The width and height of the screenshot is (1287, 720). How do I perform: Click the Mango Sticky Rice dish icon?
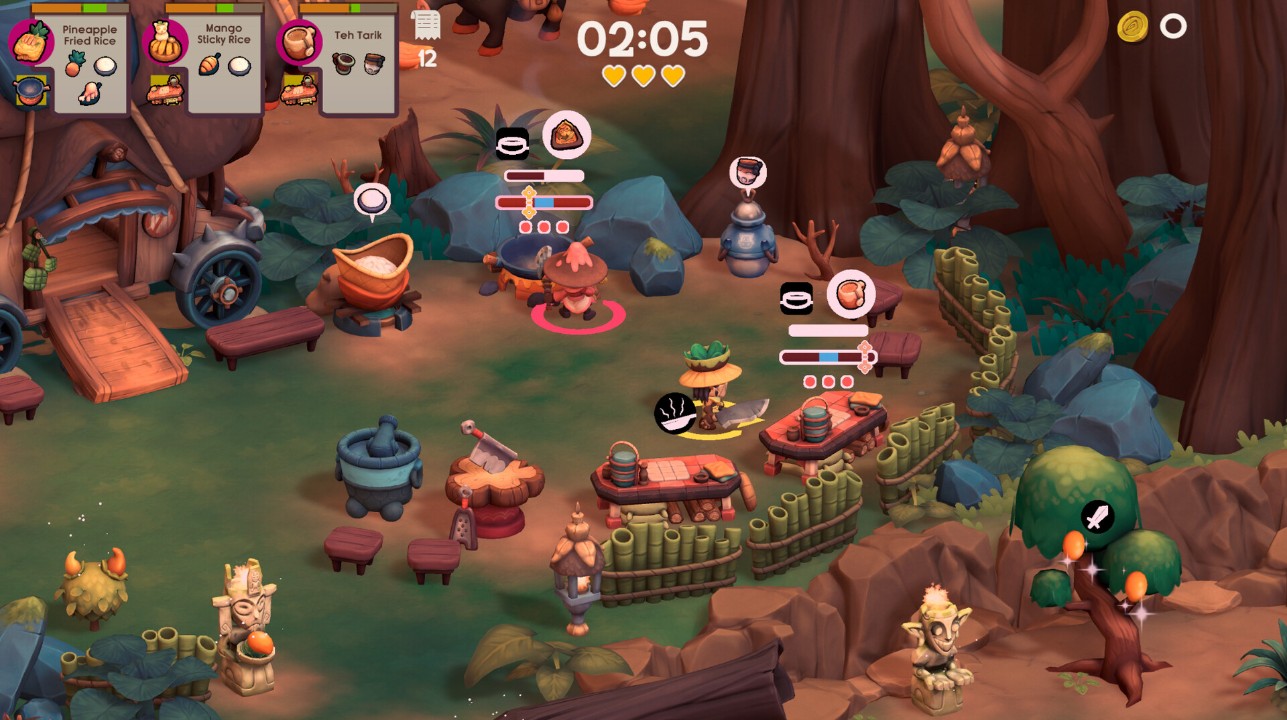165,43
